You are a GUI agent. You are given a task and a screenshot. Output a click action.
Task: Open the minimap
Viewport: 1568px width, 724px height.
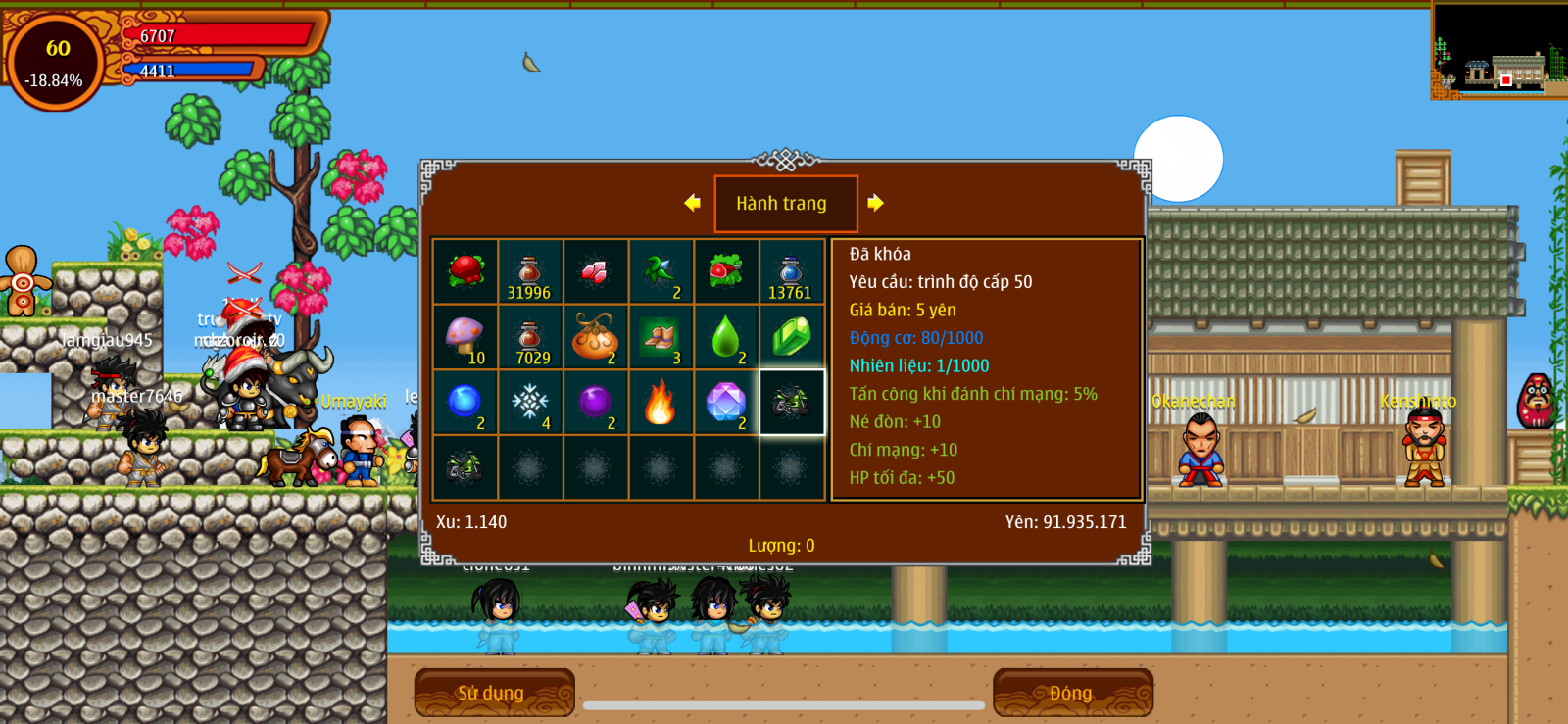coord(1498,51)
